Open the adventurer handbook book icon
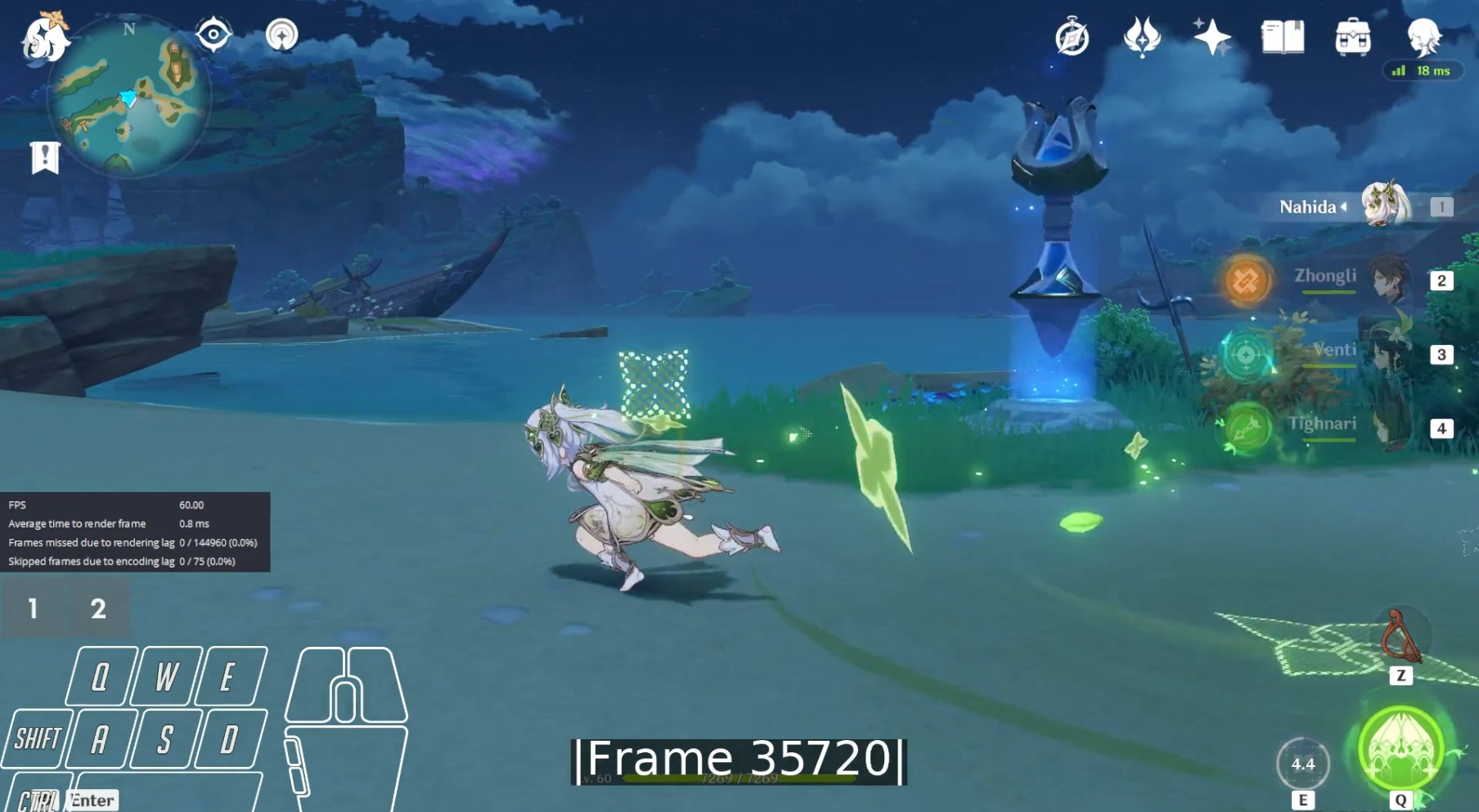 [x=1282, y=38]
